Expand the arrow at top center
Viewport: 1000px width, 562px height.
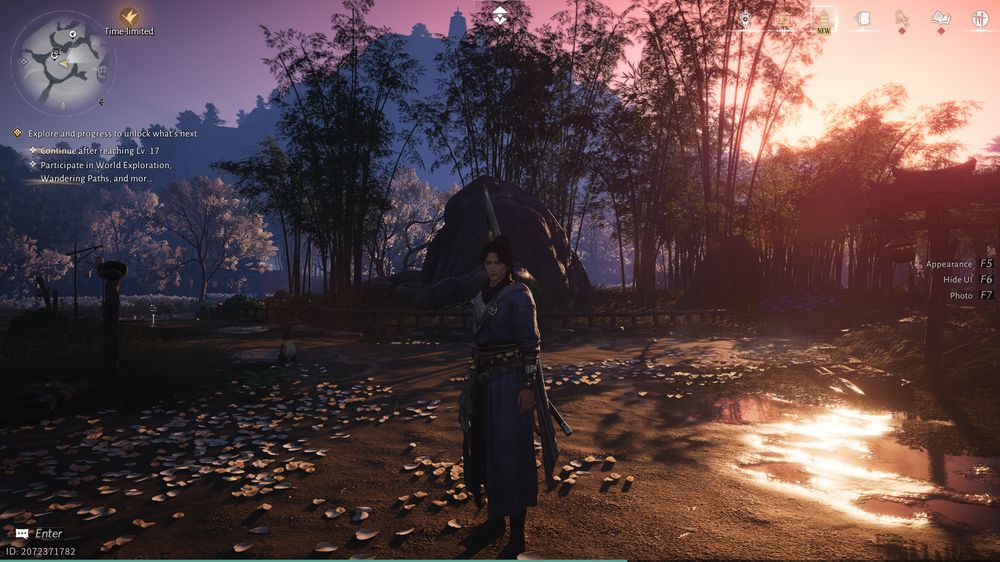point(500,14)
